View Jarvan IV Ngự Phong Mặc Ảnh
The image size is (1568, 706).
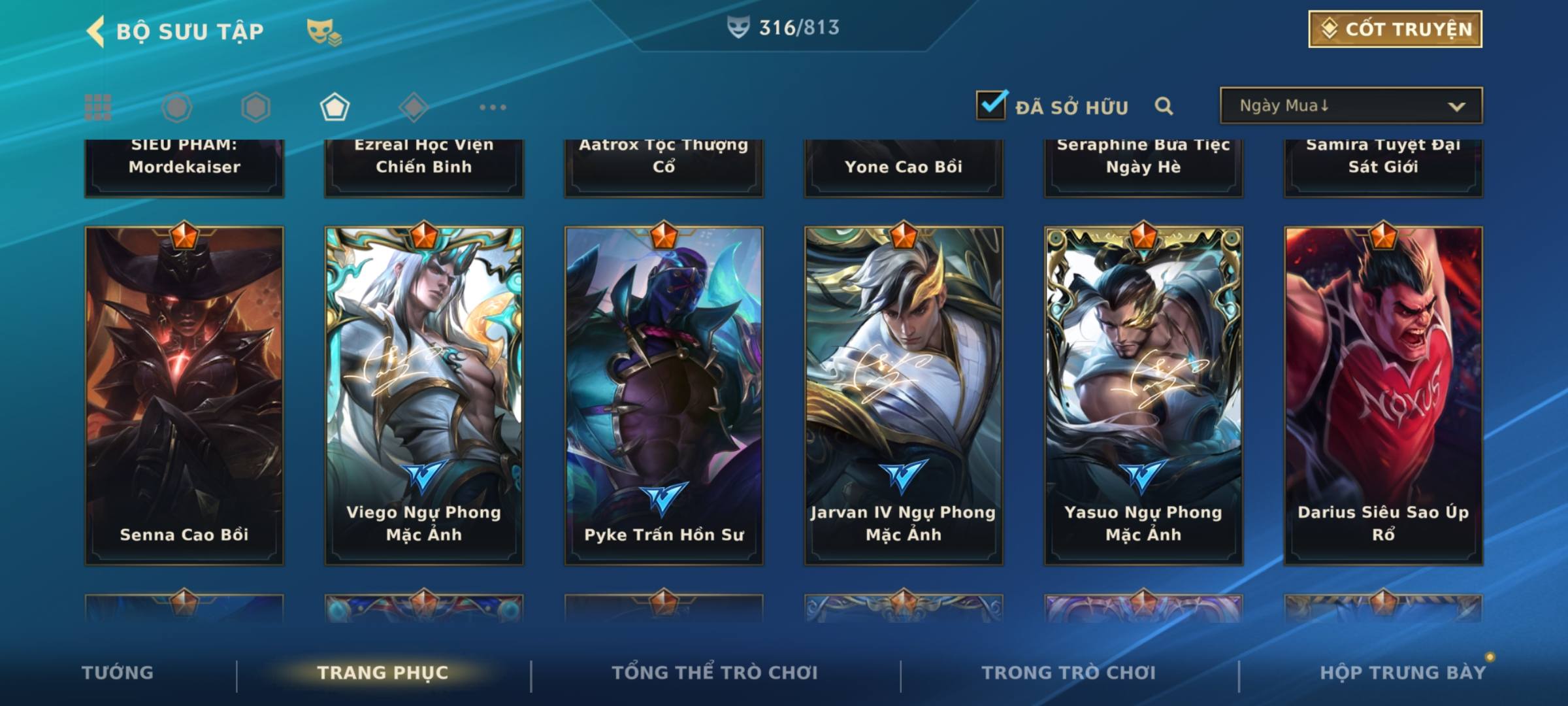[904, 395]
